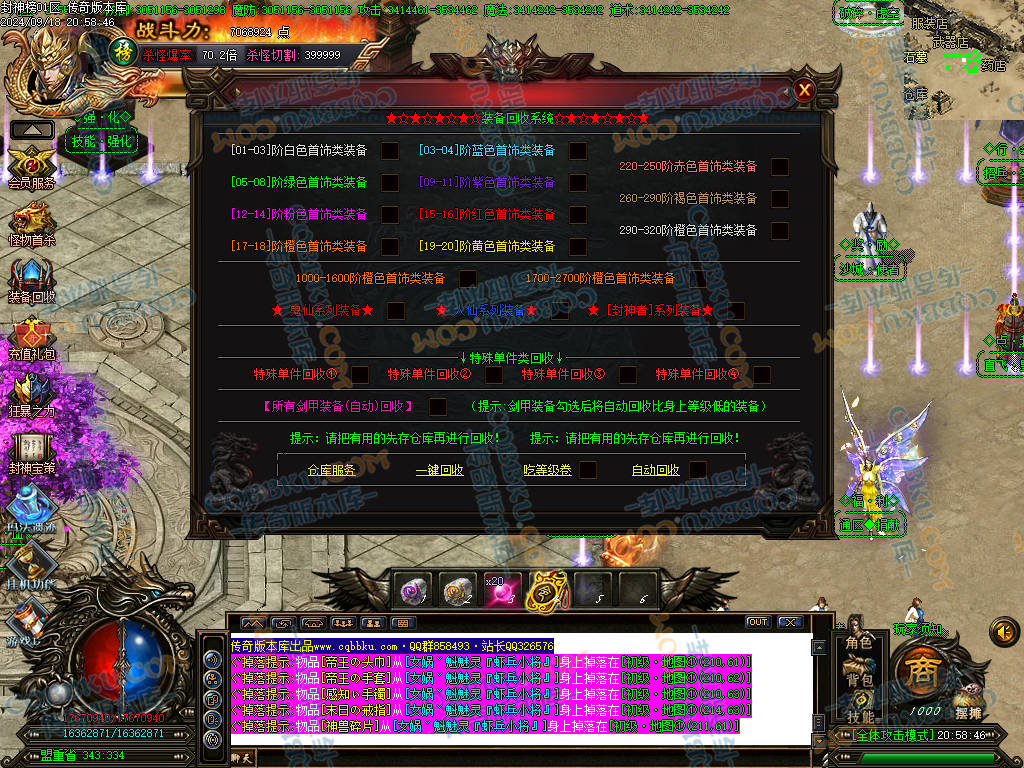This screenshot has height=768, width=1024.
Task: Open the 会员服务 member service icon
Action: click(x=32, y=166)
